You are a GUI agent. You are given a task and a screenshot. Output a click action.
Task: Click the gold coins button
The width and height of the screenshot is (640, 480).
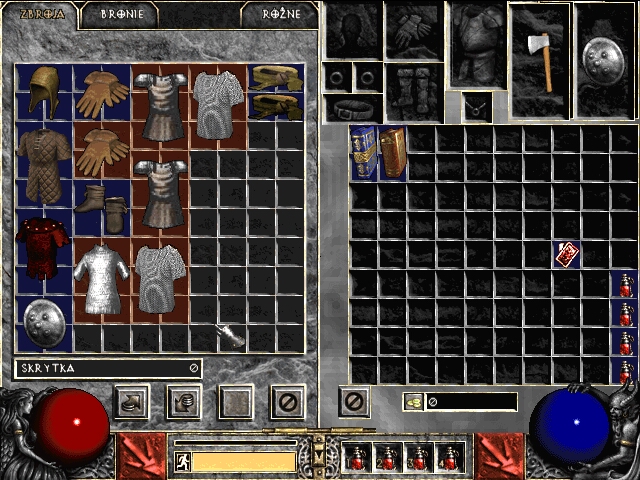coord(414,402)
